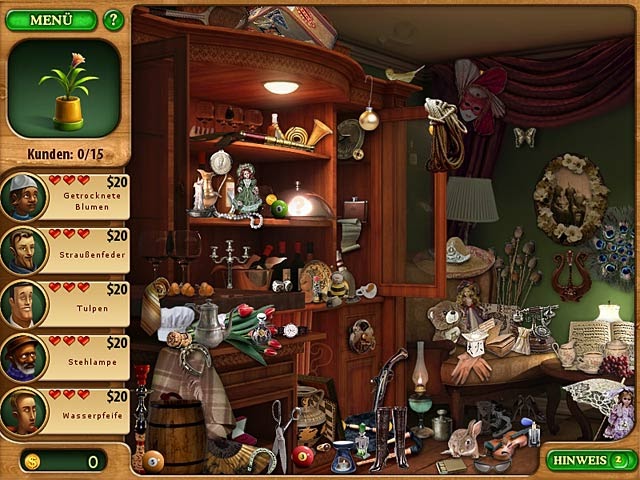
Task: Select the Getrocknete Blumen customer order
Action: (x=66, y=195)
